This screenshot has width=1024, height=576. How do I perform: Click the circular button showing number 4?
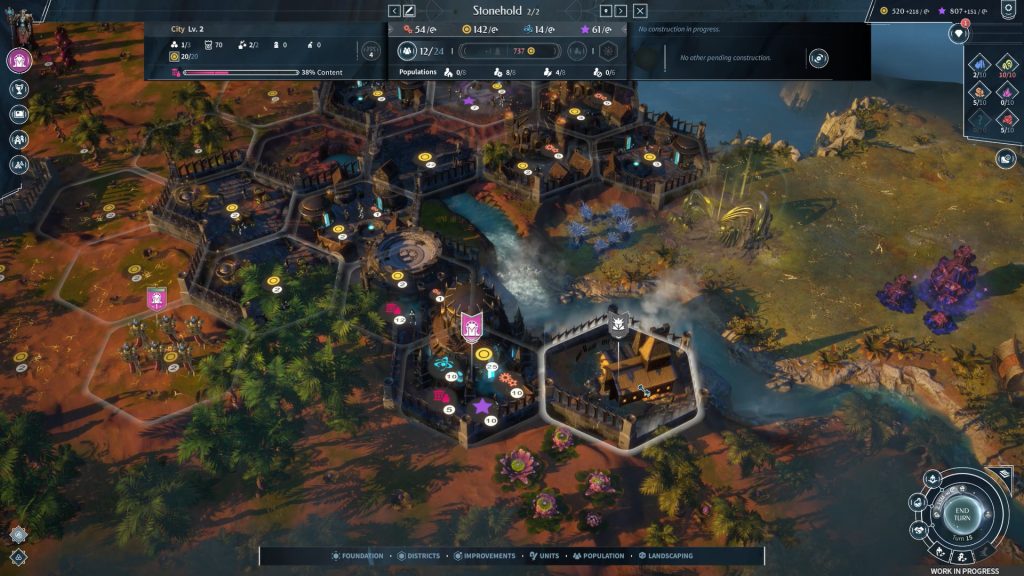tap(371, 51)
